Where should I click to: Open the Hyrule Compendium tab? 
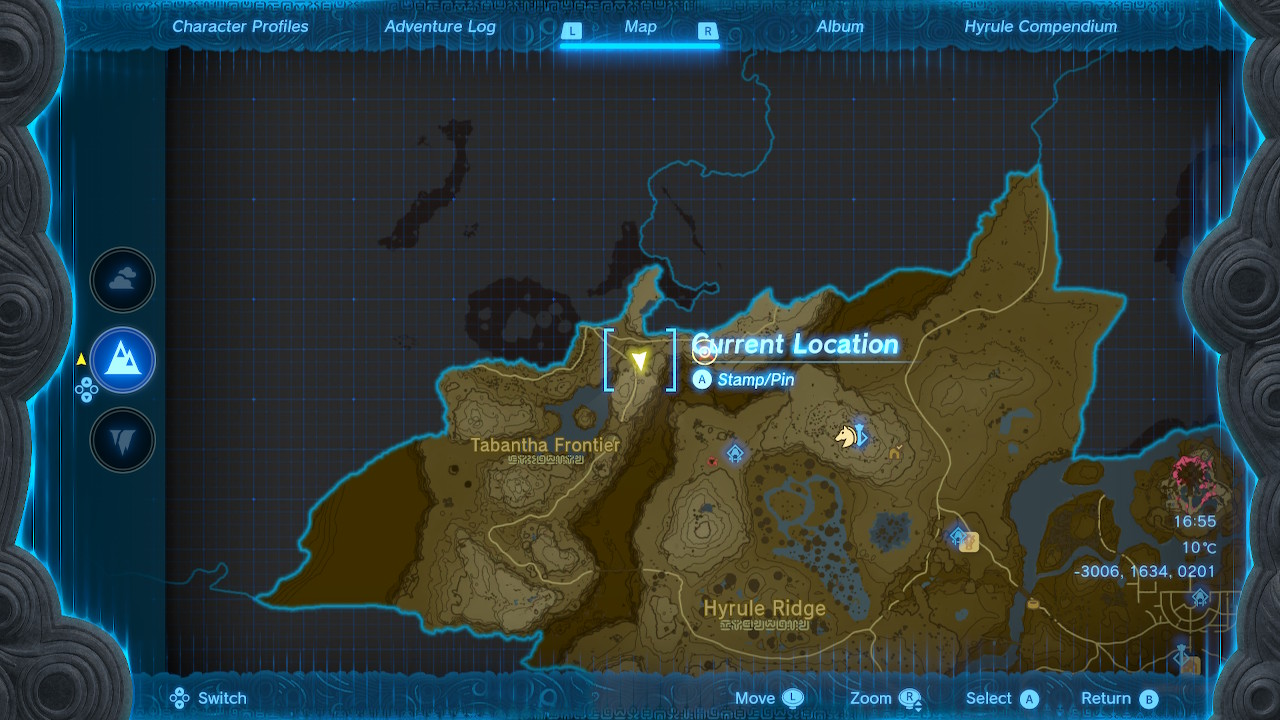[1040, 27]
